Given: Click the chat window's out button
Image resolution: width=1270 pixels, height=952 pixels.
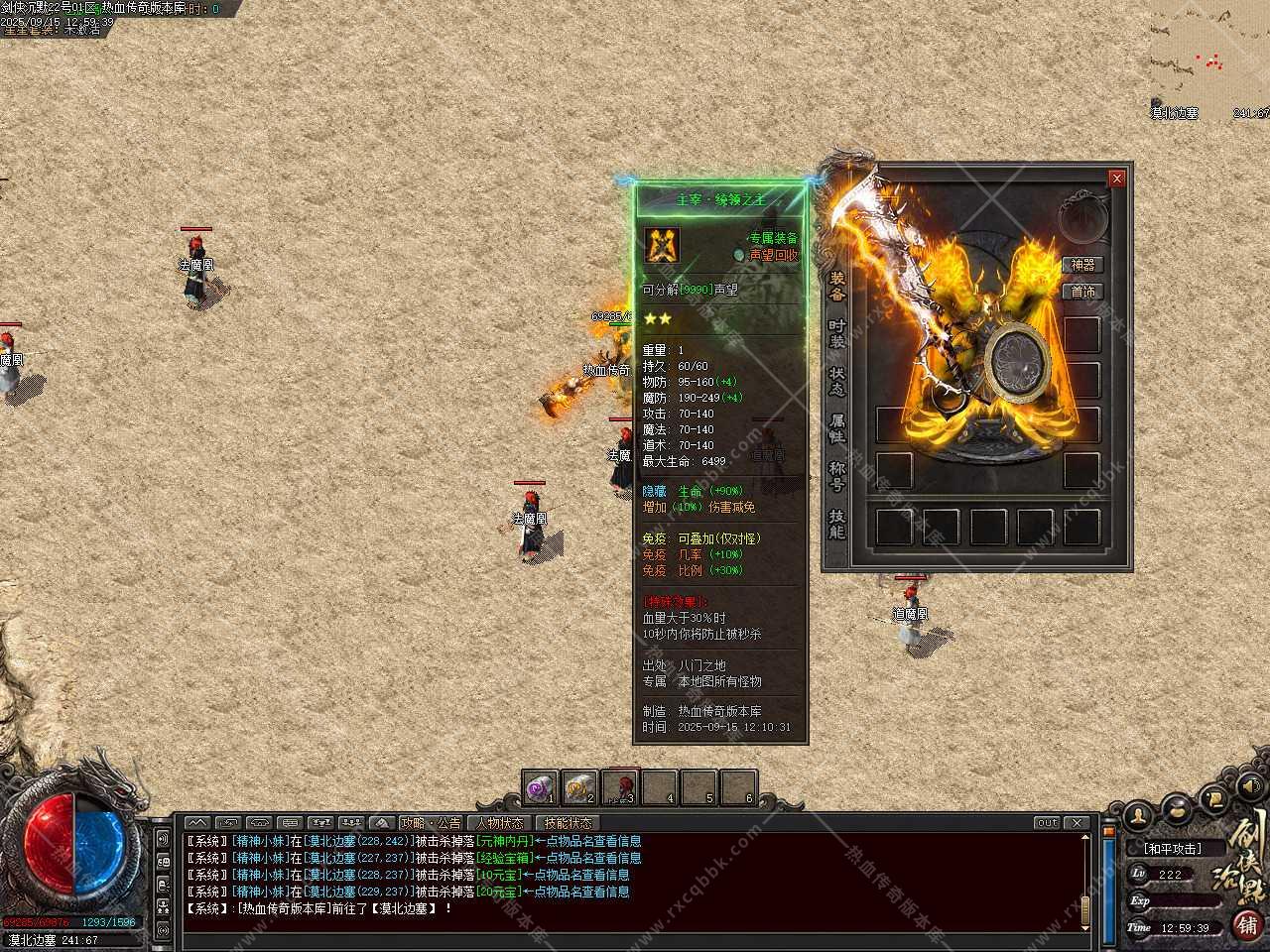Looking at the screenshot, I should (1047, 823).
